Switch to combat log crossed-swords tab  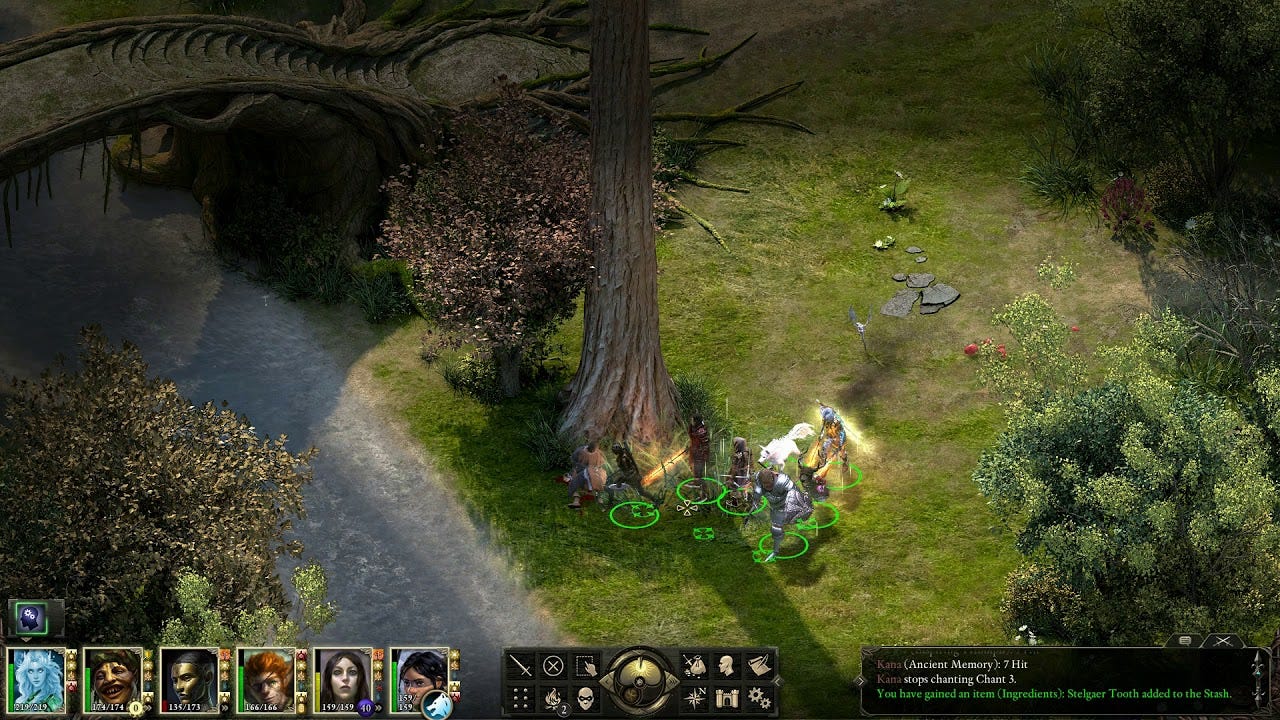tap(1222, 641)
